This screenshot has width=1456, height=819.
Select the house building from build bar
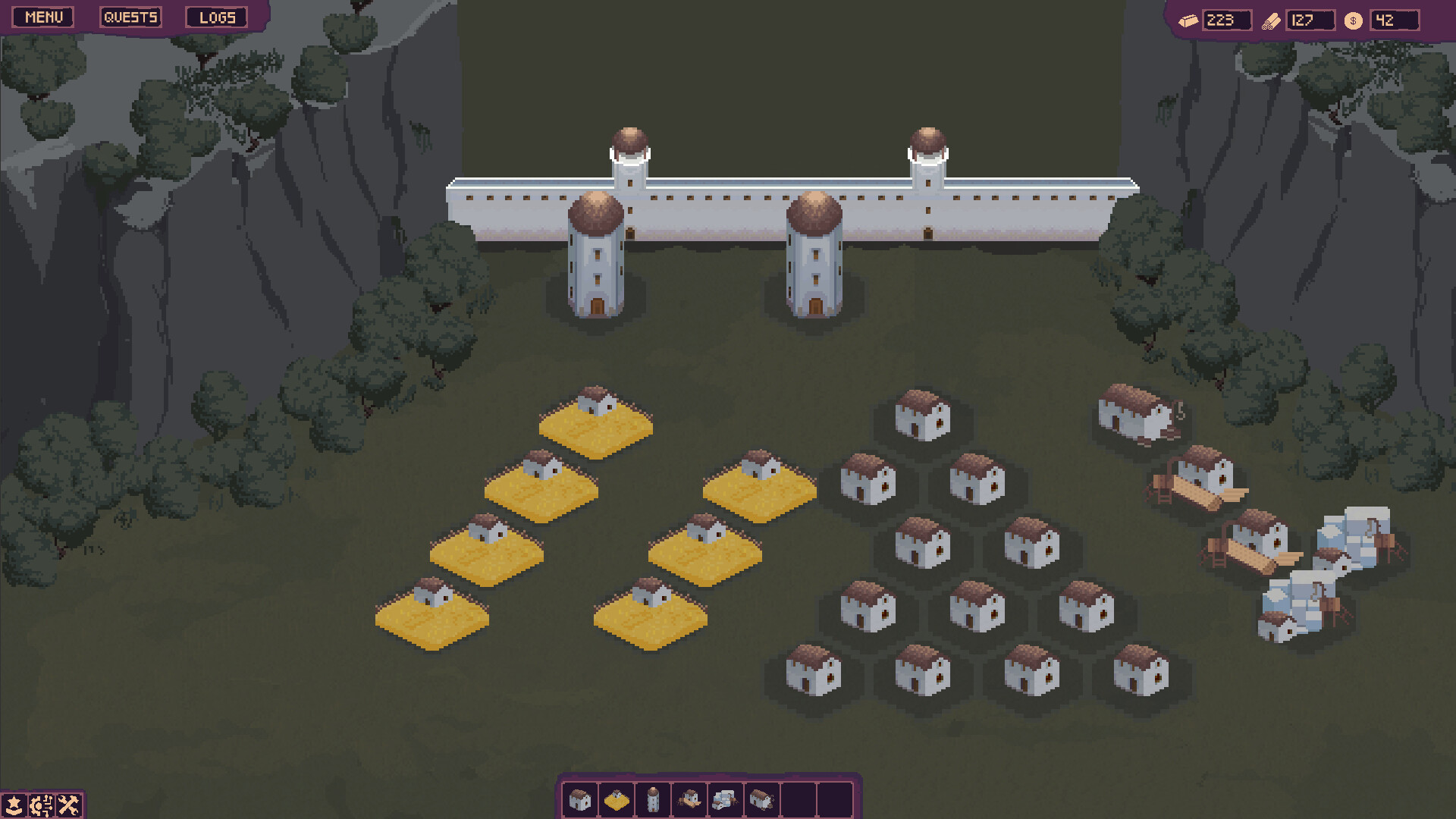point(579,799)
